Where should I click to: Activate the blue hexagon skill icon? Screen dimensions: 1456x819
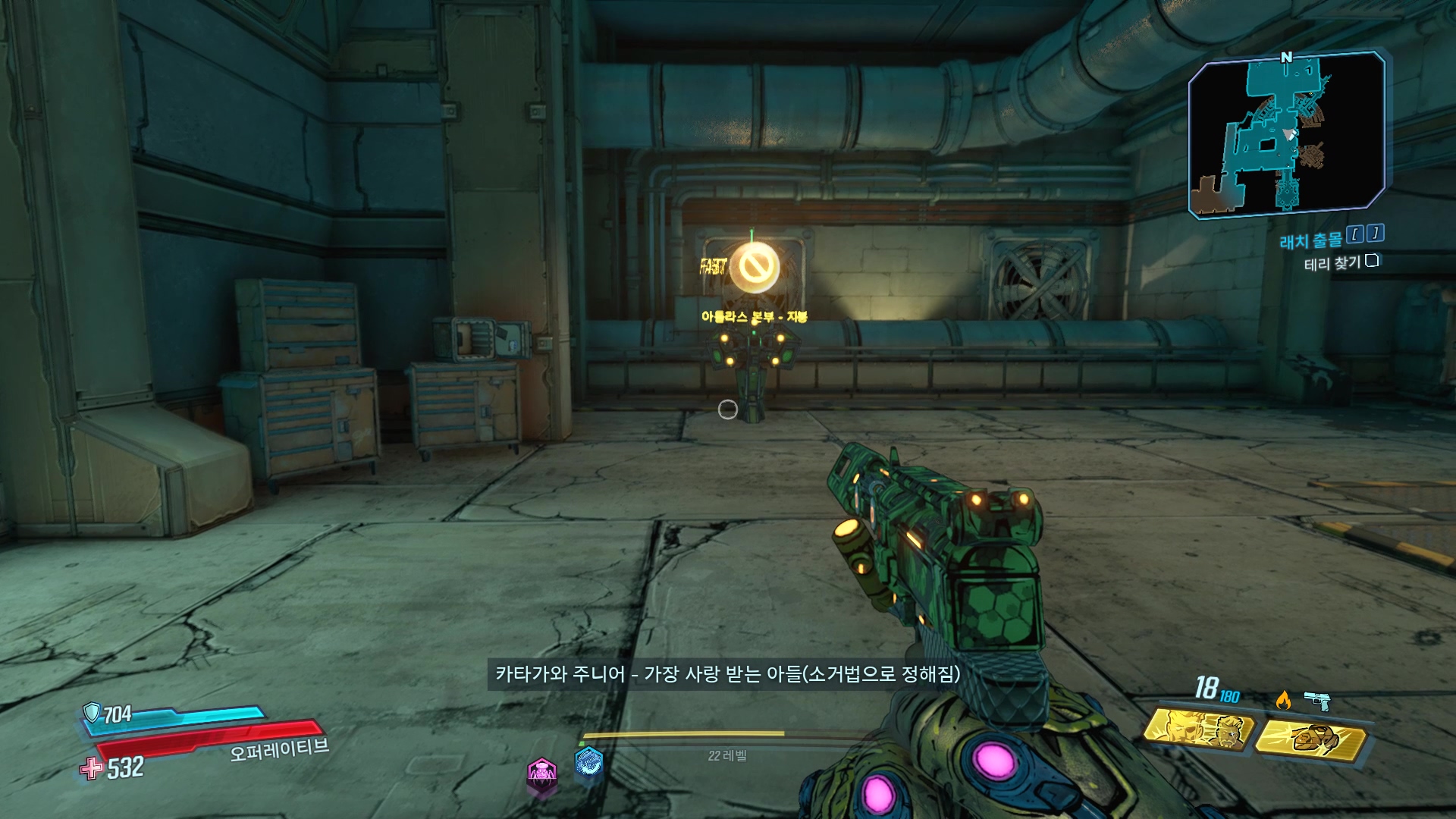(x=588, y=761)
